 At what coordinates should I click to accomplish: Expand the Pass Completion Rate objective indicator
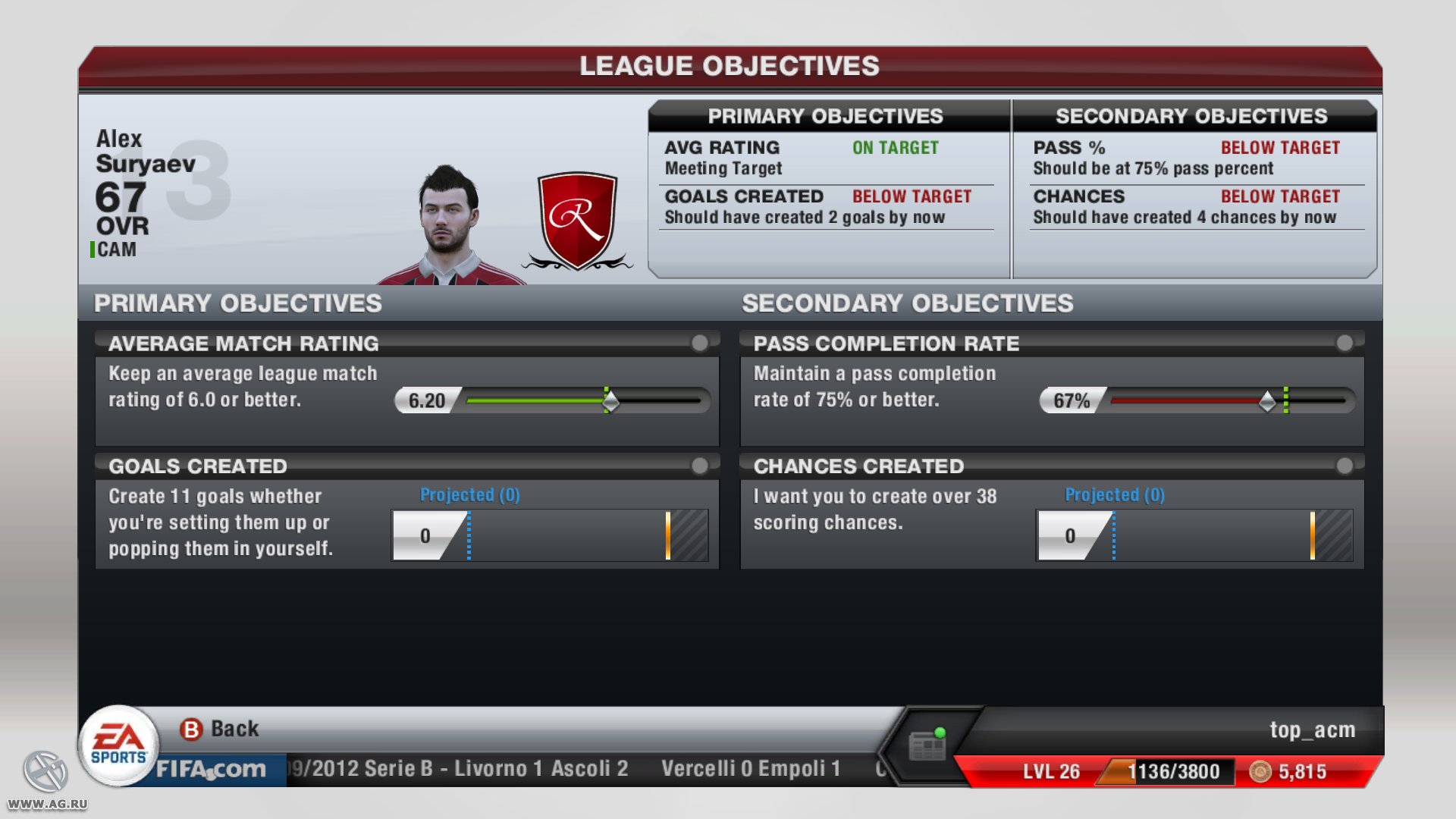point(1346,343)
